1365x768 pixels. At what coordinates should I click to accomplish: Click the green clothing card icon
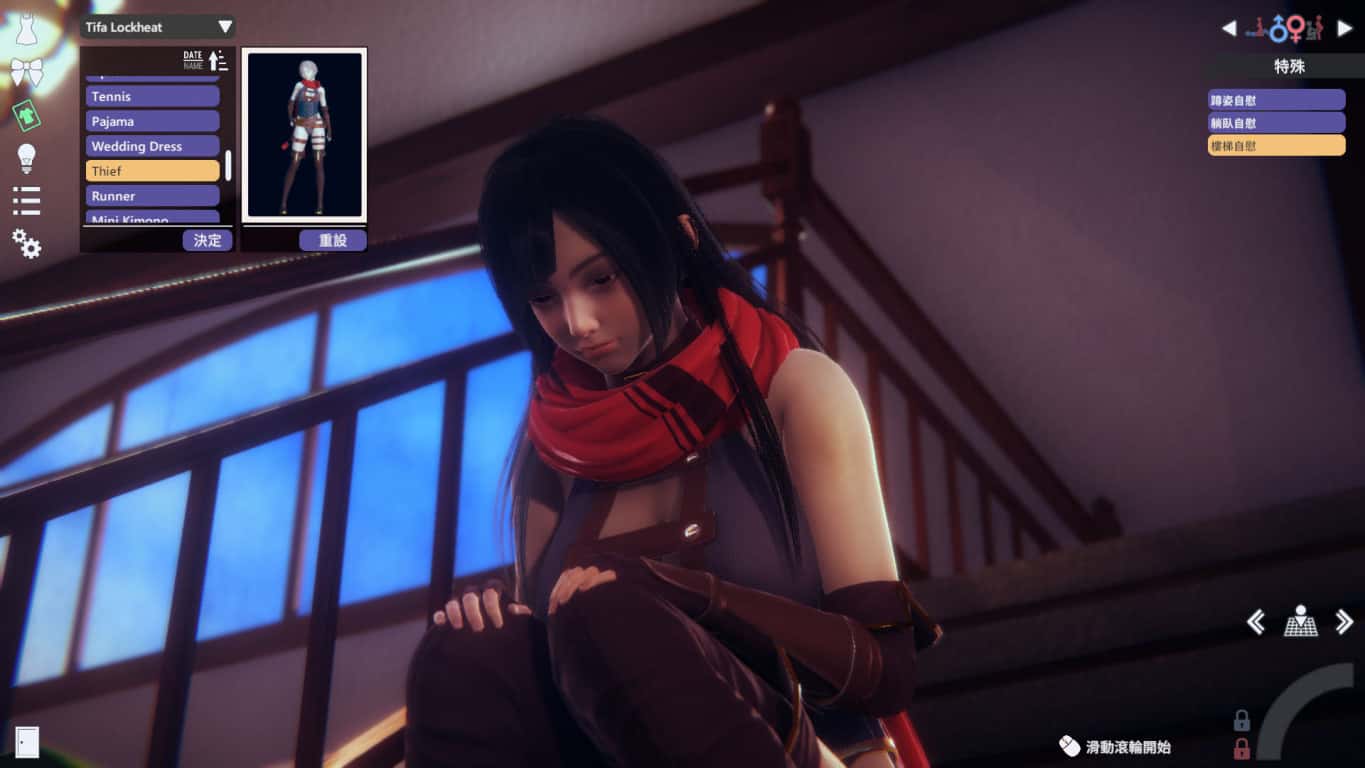[x=27, y=115]
